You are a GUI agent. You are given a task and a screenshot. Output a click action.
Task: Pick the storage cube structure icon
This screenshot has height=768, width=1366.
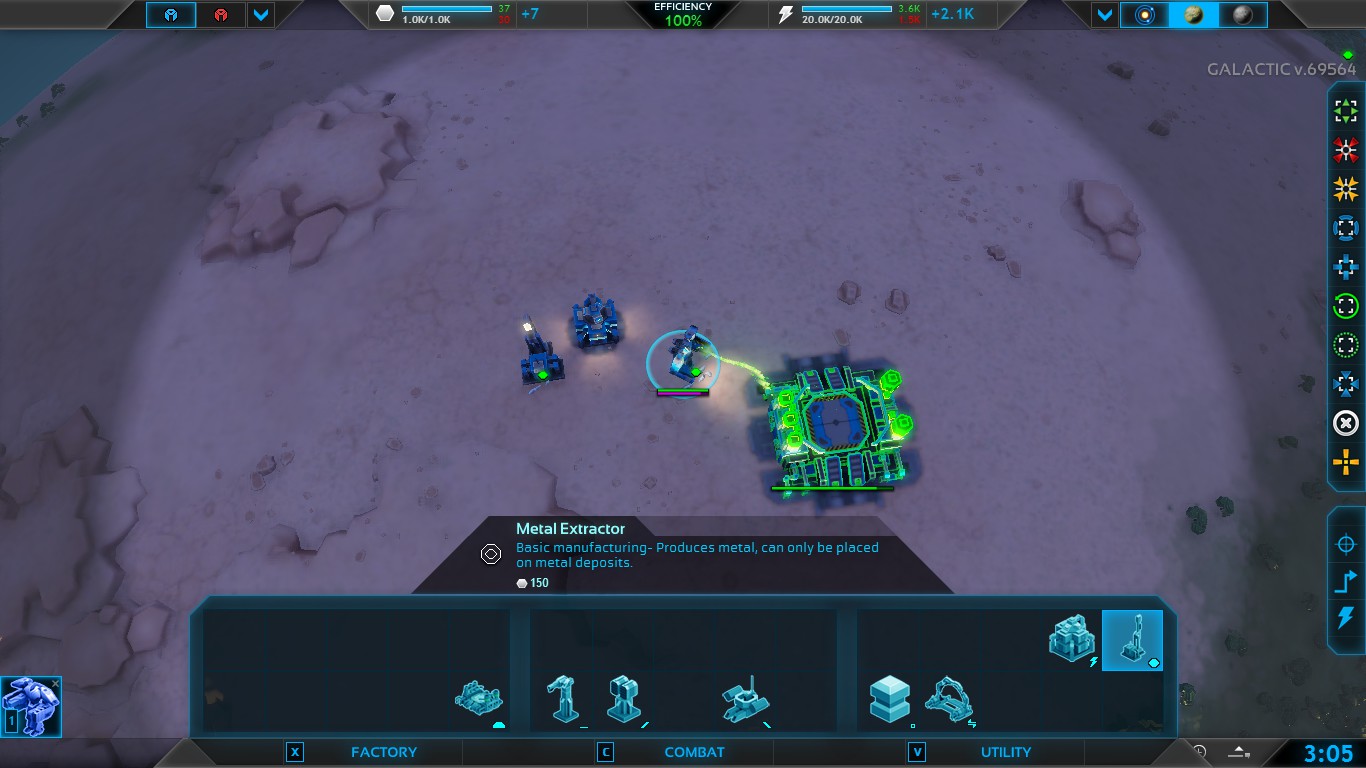click(x=889, y=698)
